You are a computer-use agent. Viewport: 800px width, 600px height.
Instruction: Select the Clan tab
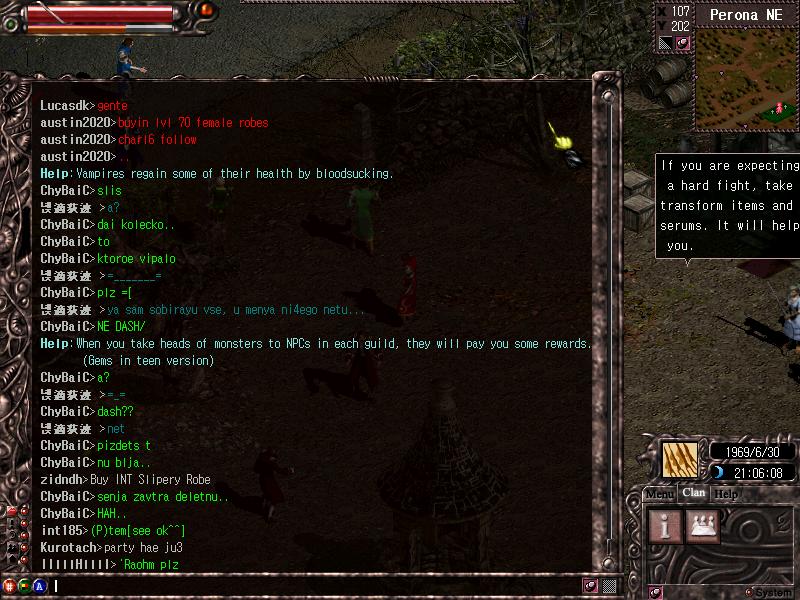[x=693, y=493]
